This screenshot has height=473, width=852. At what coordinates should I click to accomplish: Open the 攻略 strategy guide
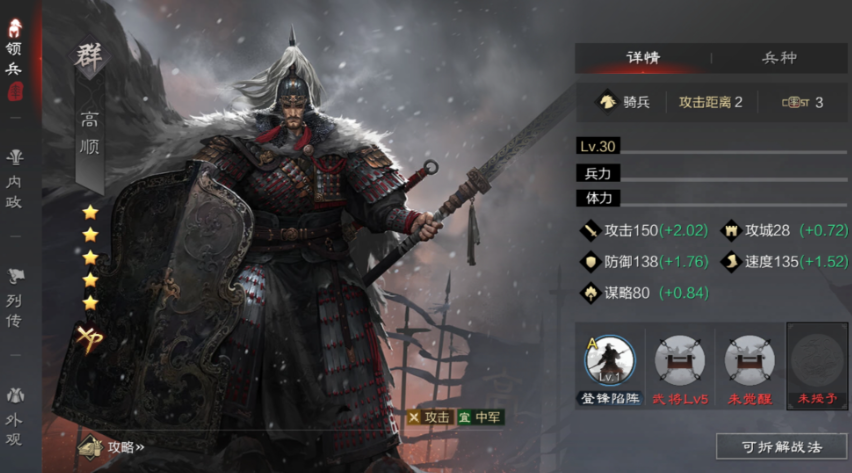pyautogui.click(x=112, y=447)
